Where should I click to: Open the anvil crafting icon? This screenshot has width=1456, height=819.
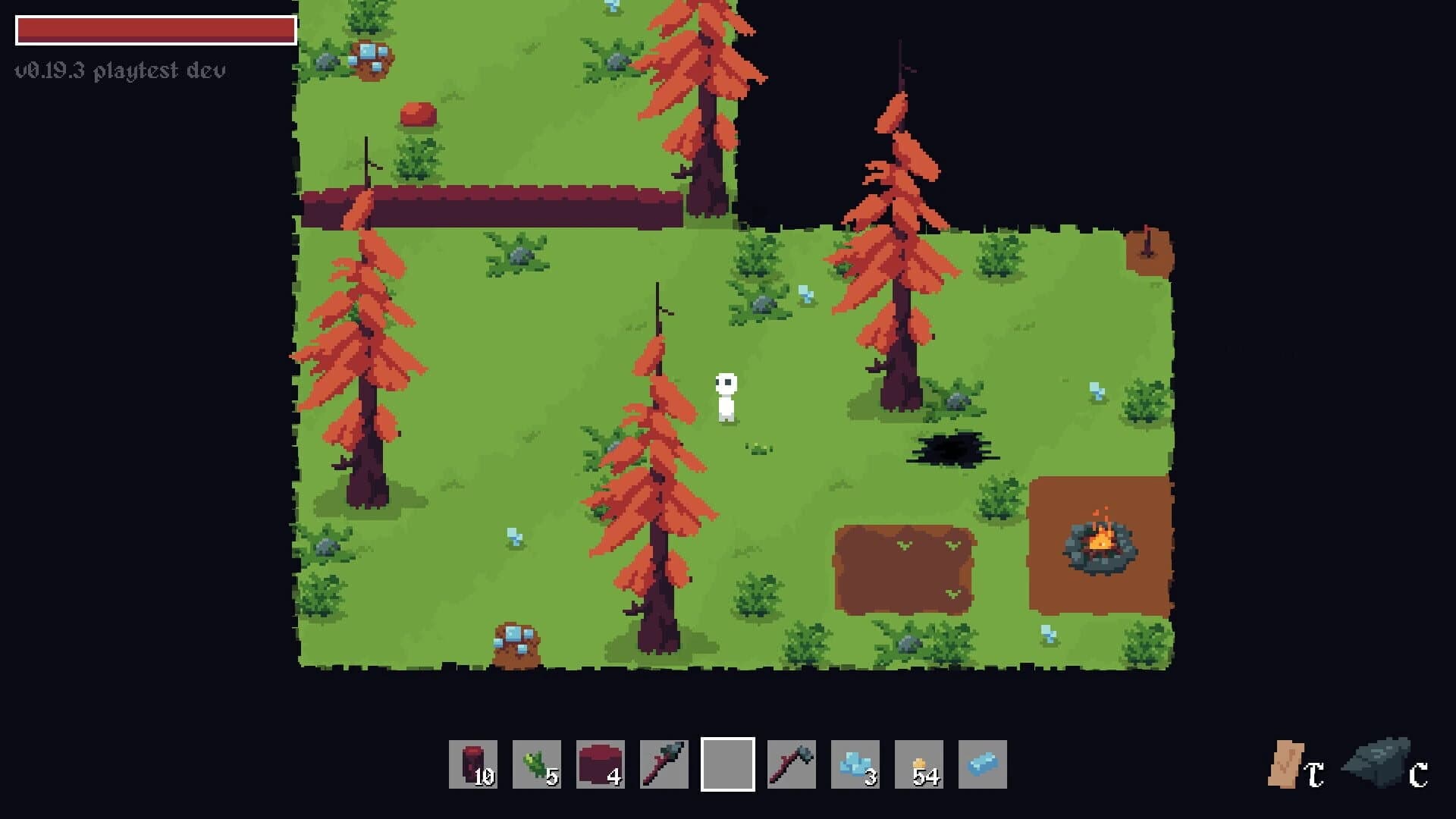(1377, 763)
